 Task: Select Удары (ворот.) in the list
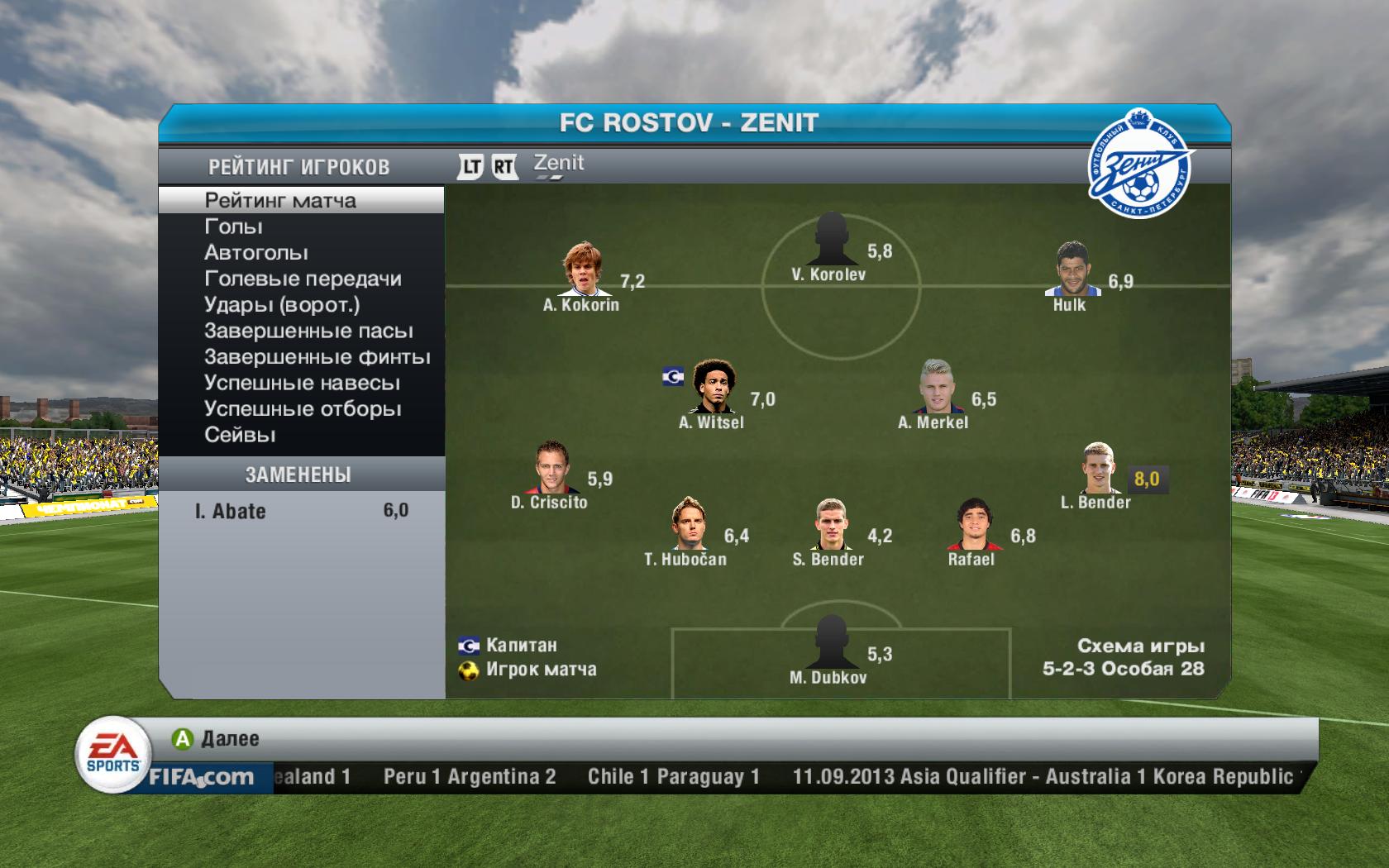(x=282, y=305)
